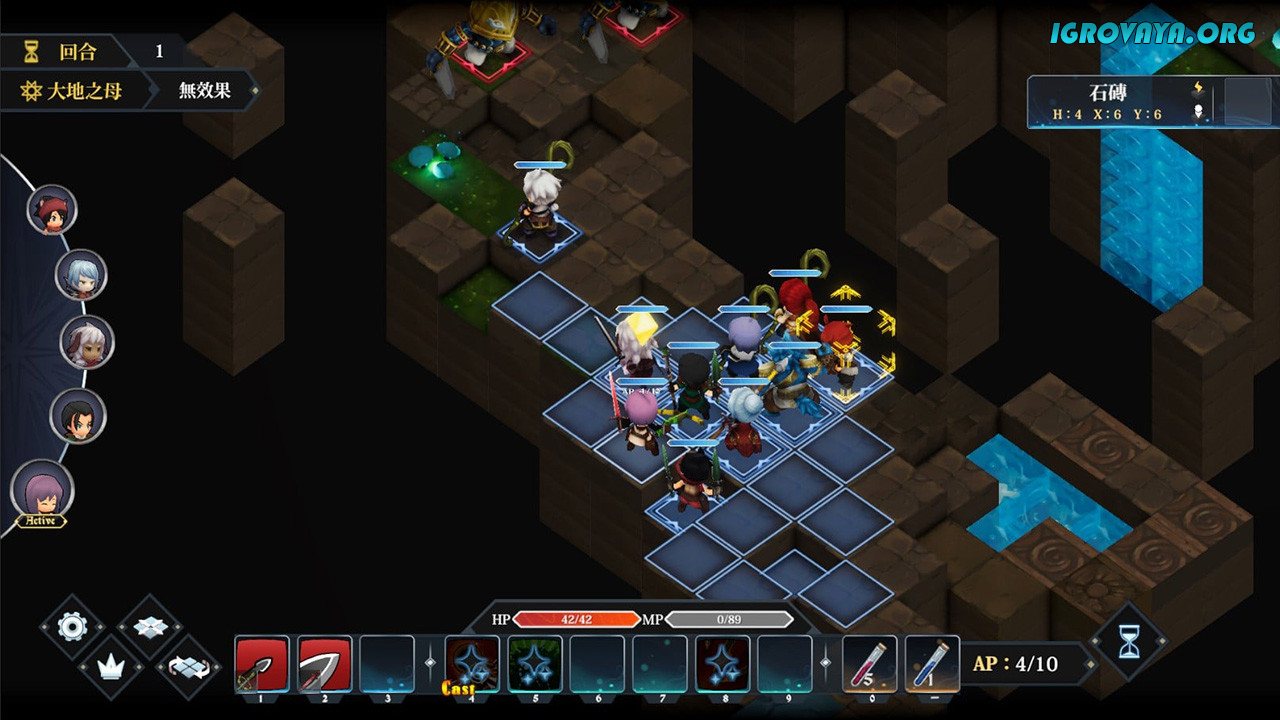This screenshot has width=1280, height=720.
Task: Use the red health potion
Action: (870, 664)
